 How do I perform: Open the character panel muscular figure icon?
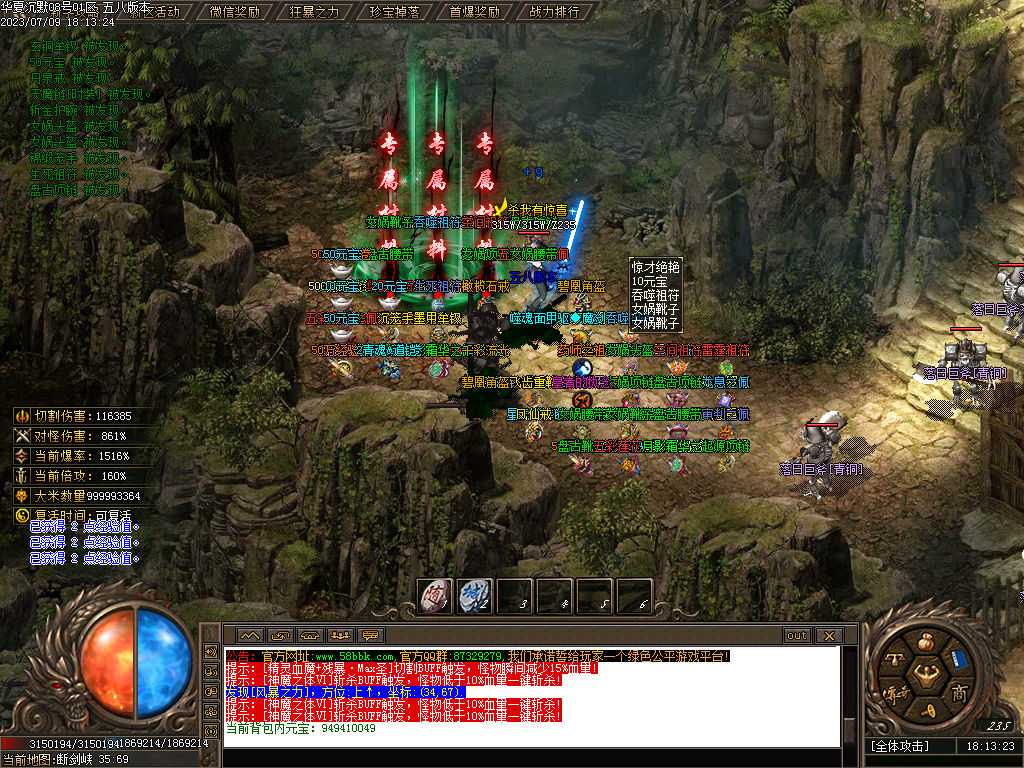click(927, 673)
